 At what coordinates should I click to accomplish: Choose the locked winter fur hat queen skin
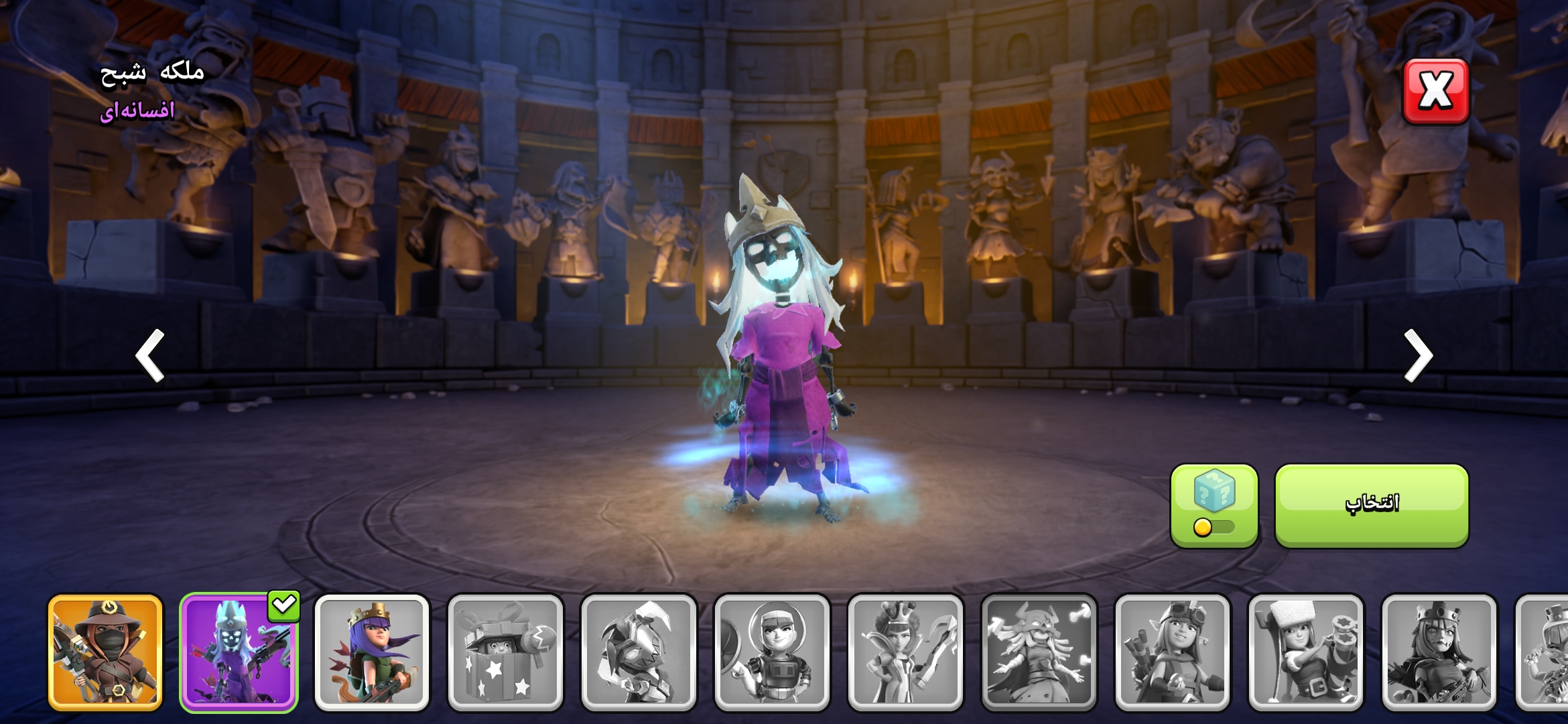point(1305,652)
